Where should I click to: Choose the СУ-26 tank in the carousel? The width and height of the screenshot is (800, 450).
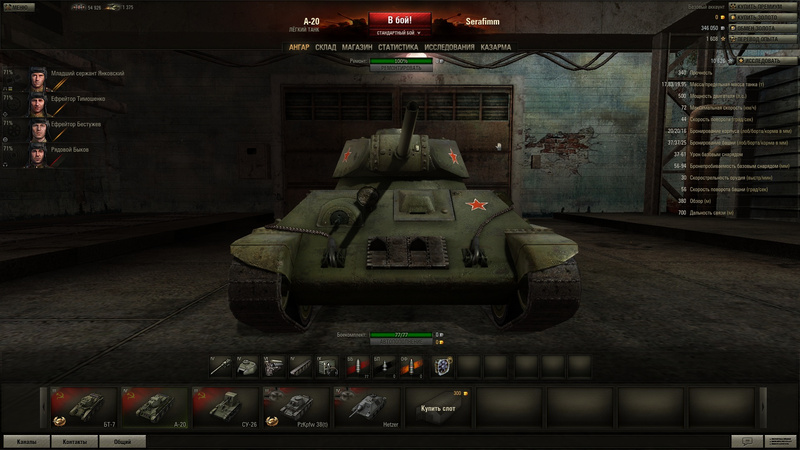coord(225,408)
